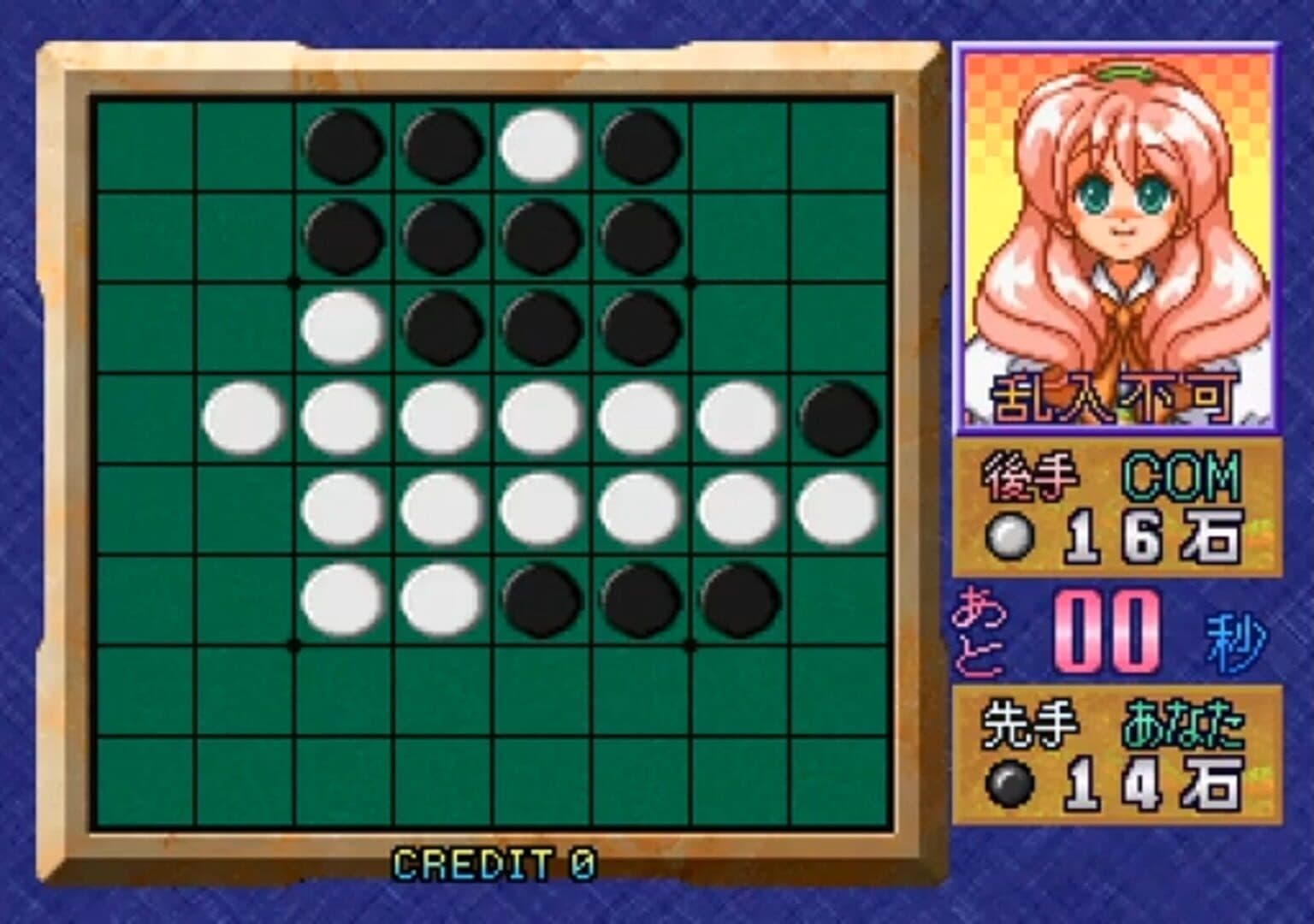The image size is (1314, 924).
Task: Select the leftmost white disc on the board
Action: 244,418
